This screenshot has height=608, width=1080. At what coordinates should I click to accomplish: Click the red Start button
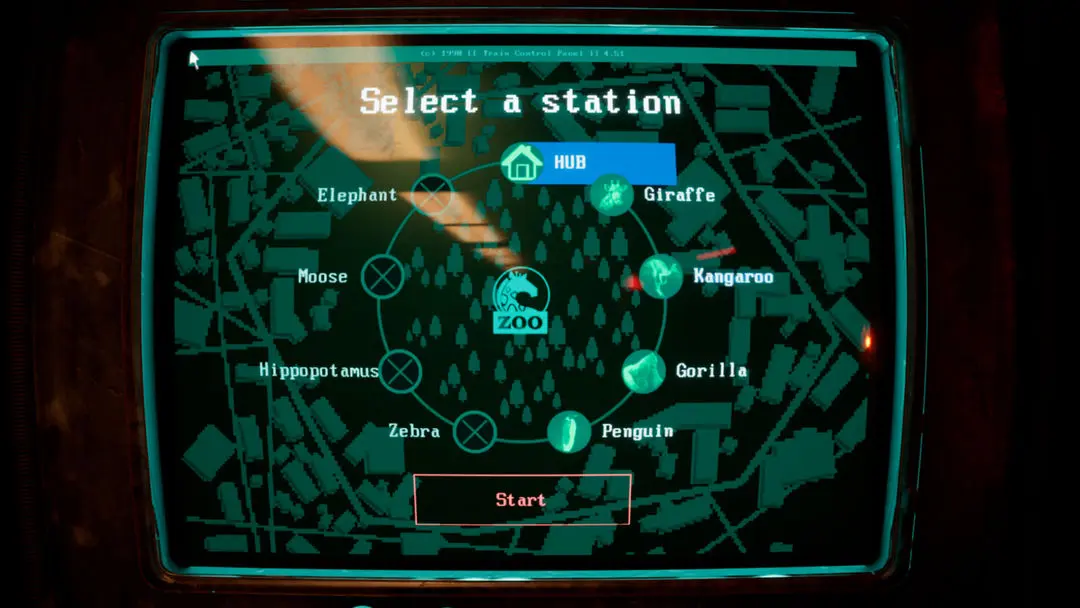click(x=522, y=500)
